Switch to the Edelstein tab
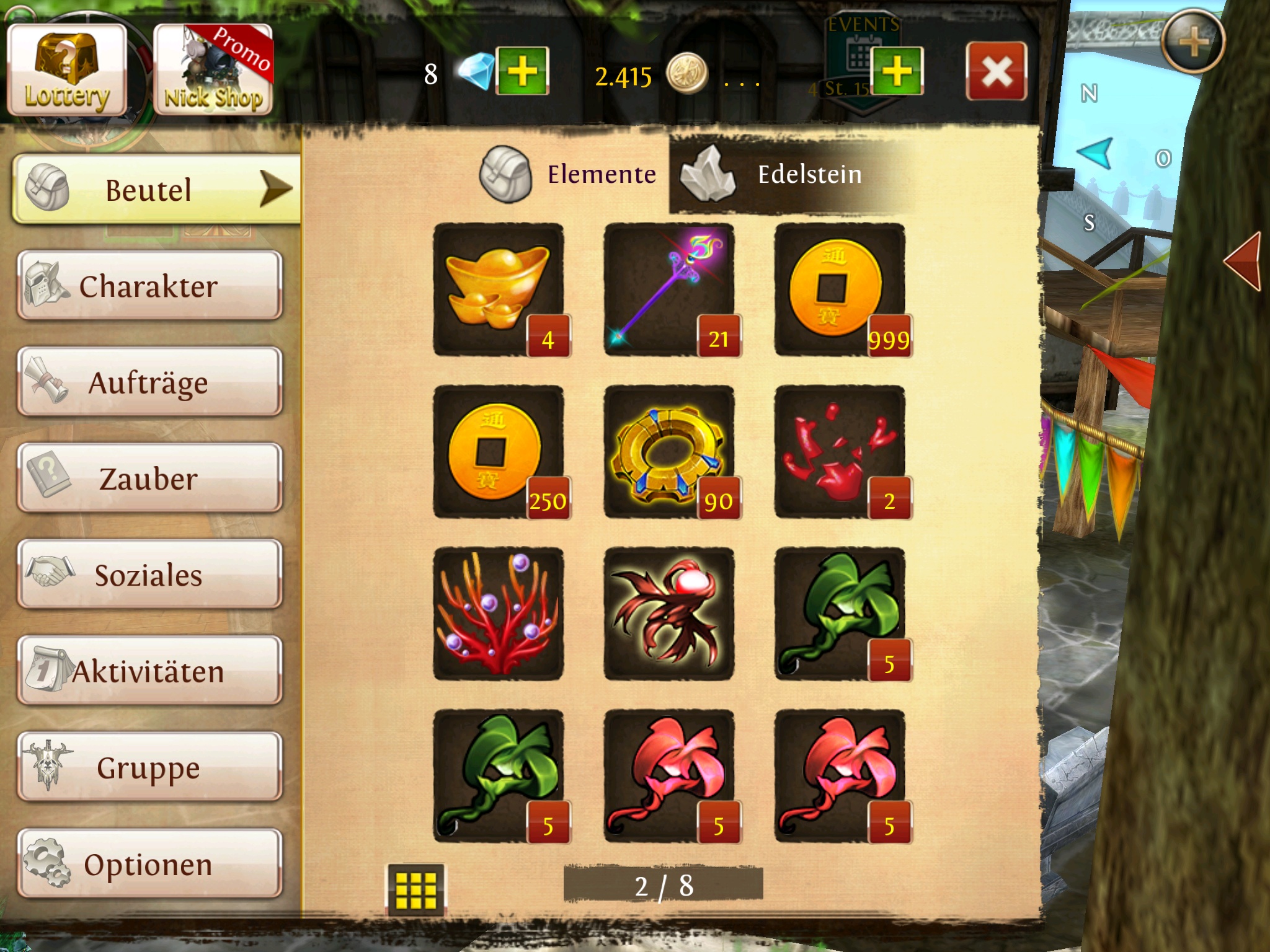 788,175
